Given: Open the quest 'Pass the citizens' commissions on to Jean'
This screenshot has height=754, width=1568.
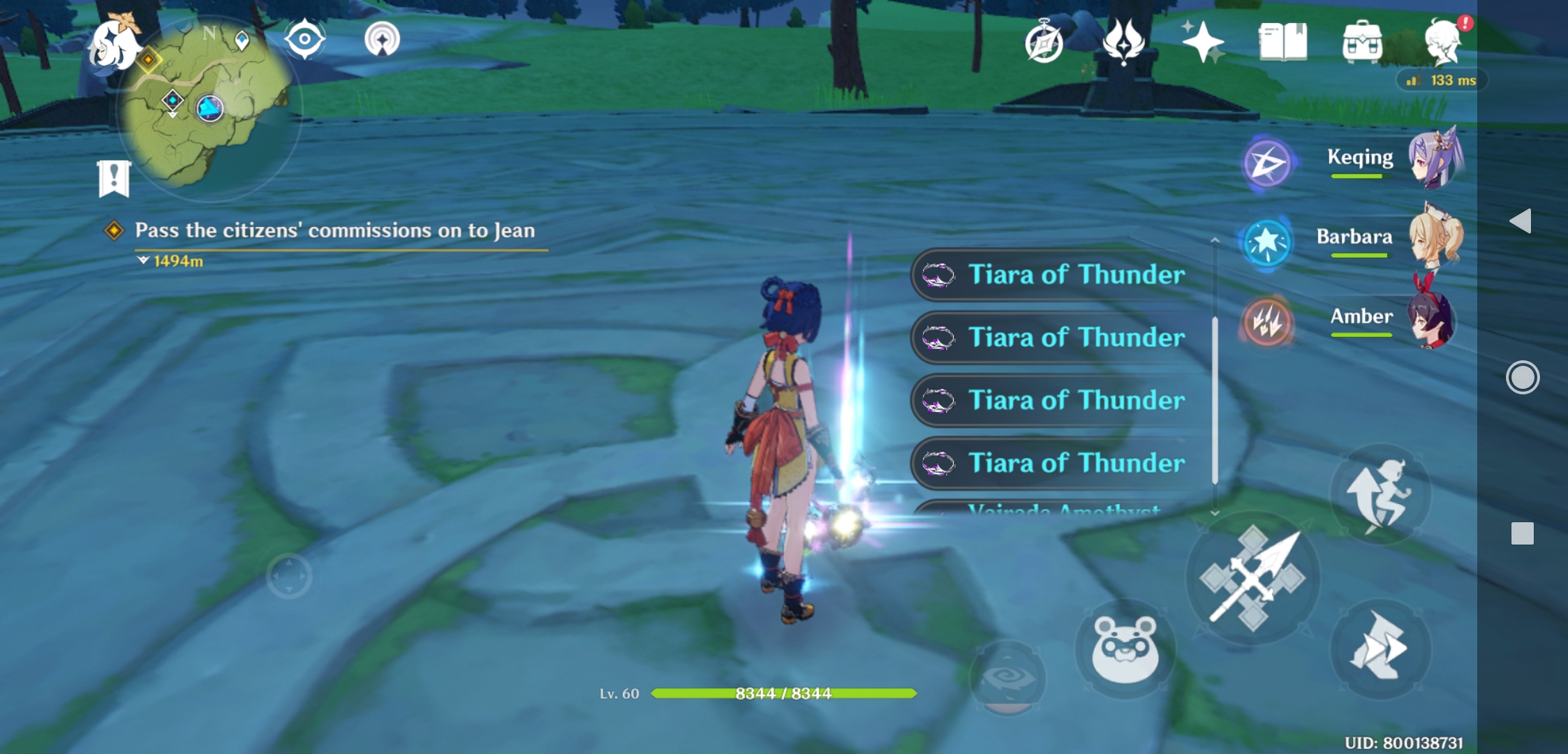Looking at the screenshot, I should (335, 230).
